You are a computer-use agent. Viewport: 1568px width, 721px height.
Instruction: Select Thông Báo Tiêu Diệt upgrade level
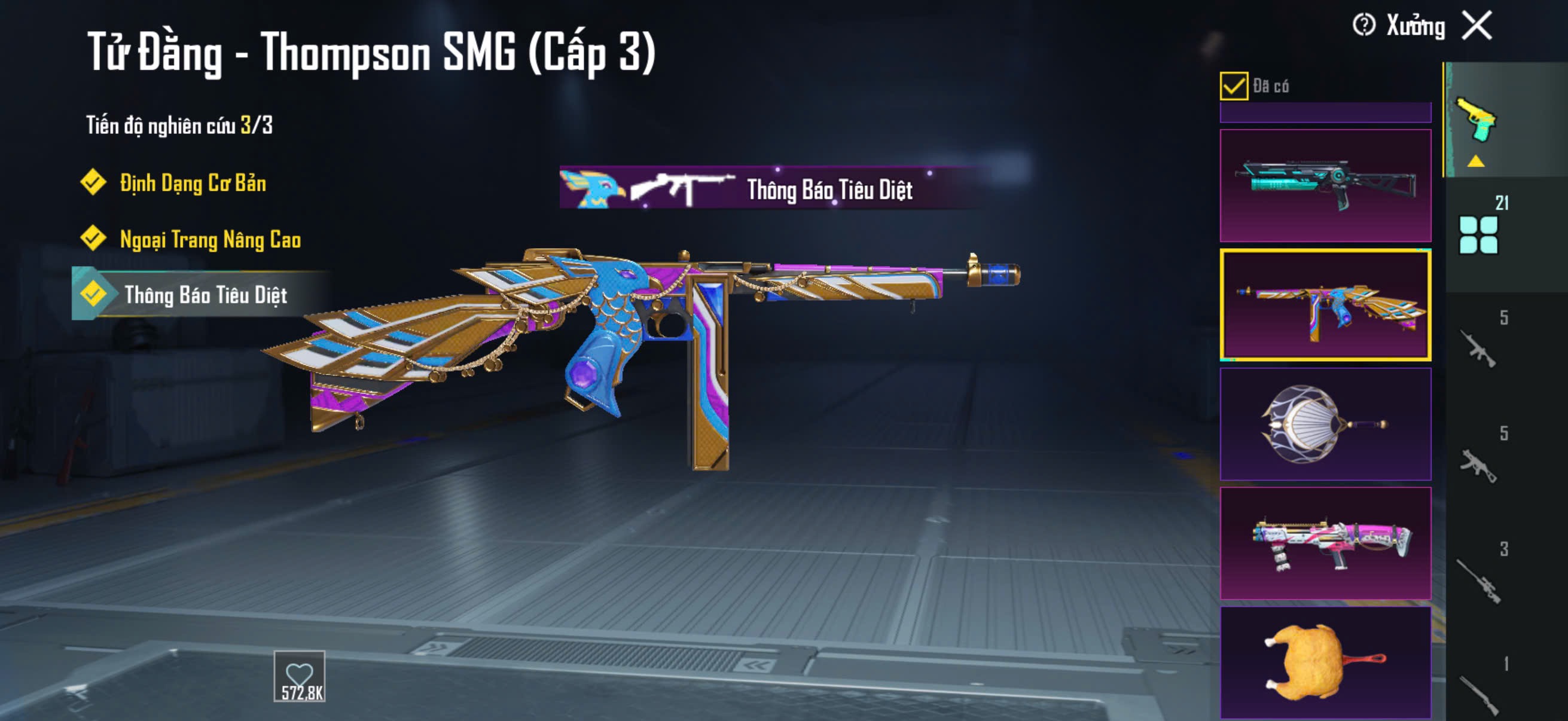[x=205, y=295]
